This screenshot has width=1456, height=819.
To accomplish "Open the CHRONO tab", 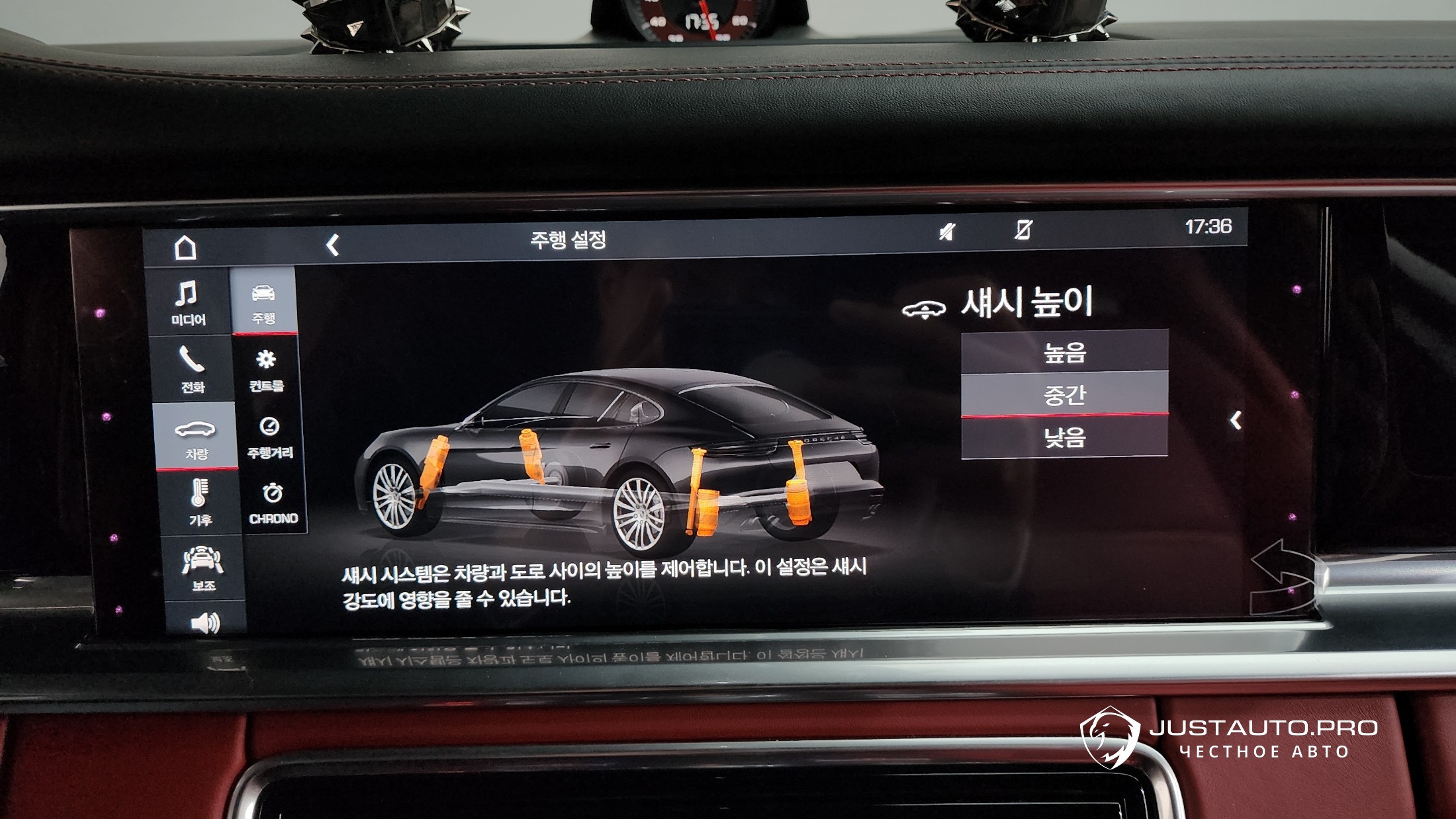I will point(273,503).
